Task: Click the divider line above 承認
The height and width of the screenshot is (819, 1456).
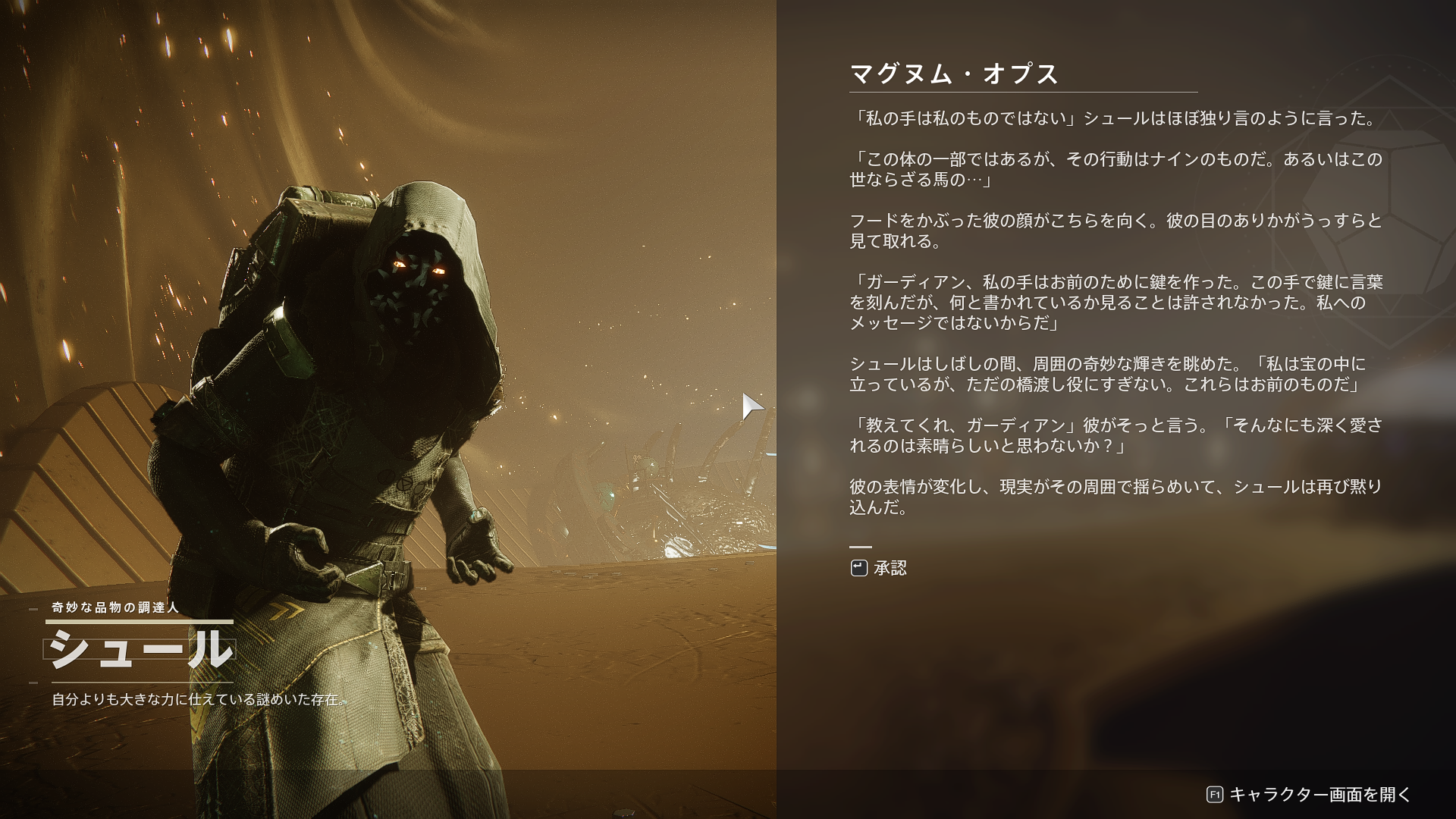Action: point(861,545)
